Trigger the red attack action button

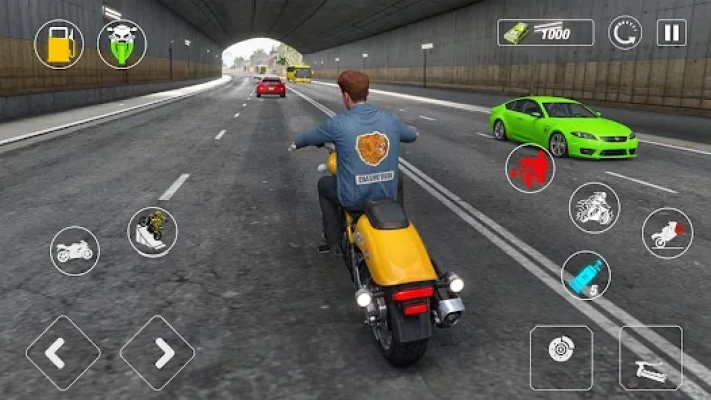(530, 168)
